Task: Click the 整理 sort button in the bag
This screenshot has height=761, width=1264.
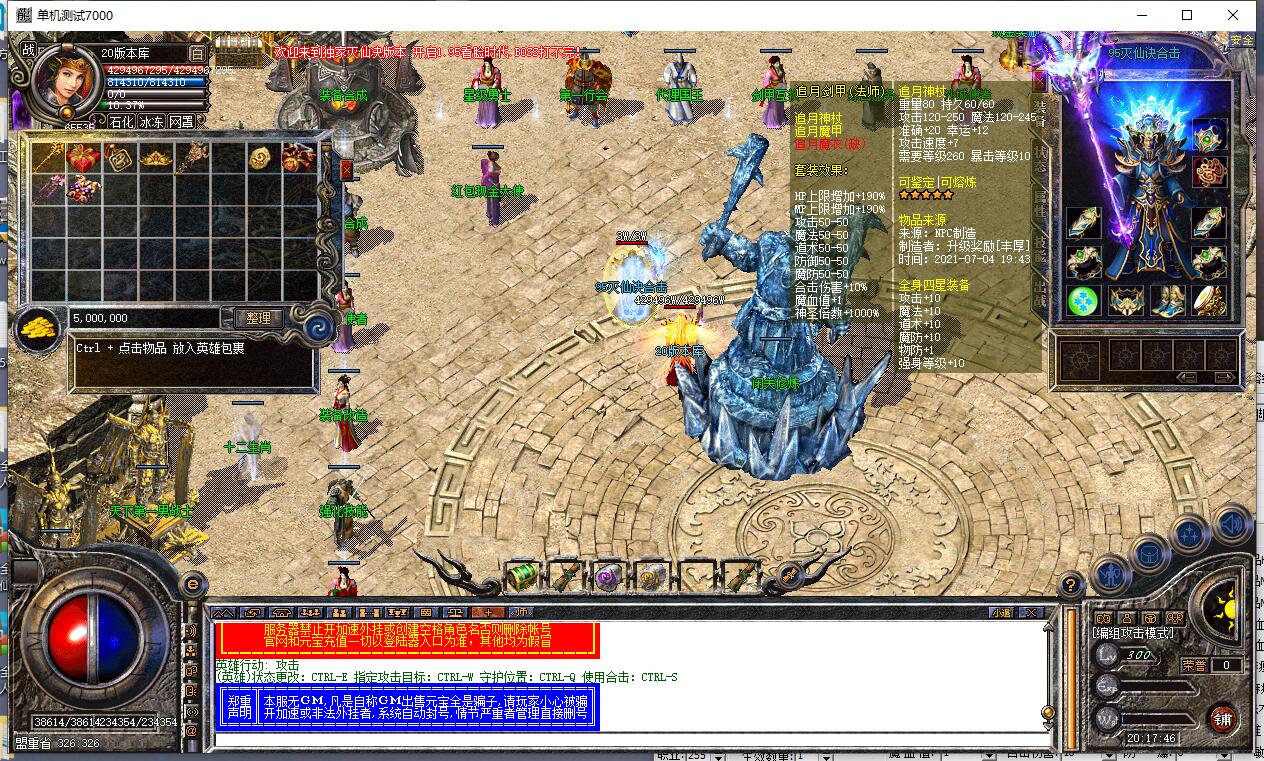Action: 258,318
